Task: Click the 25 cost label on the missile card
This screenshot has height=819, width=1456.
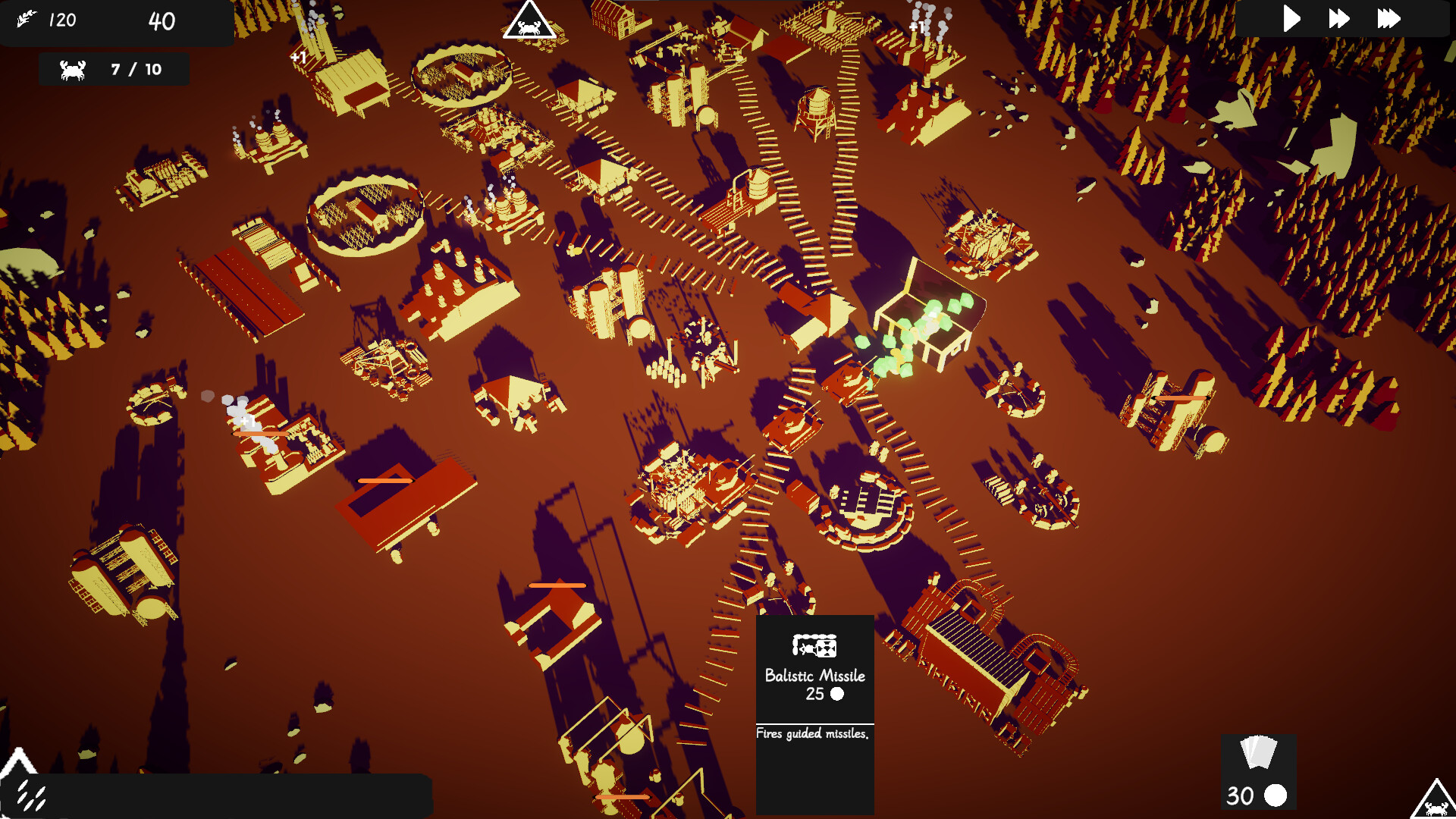Action: 814,694
